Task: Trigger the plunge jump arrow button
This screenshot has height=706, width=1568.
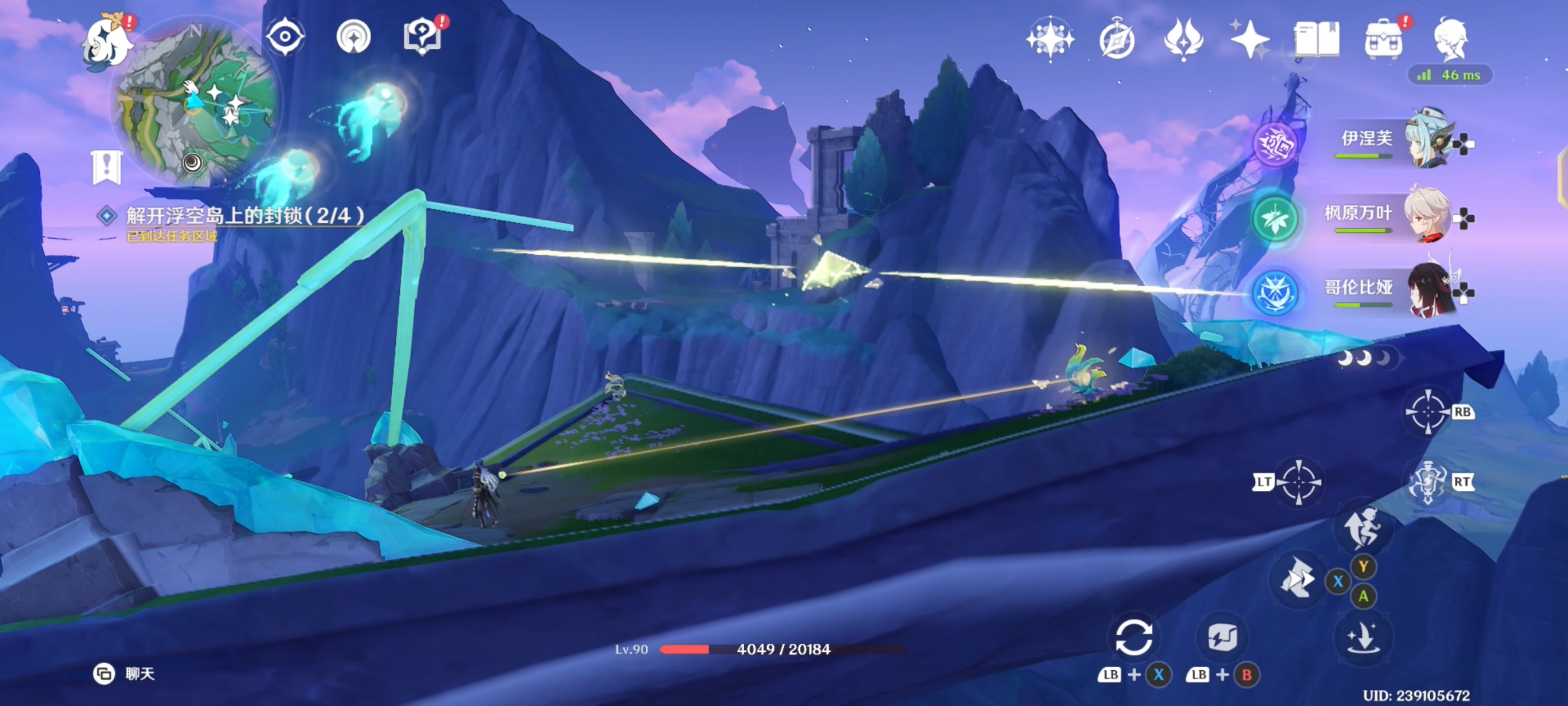Action: [1362, 637]
